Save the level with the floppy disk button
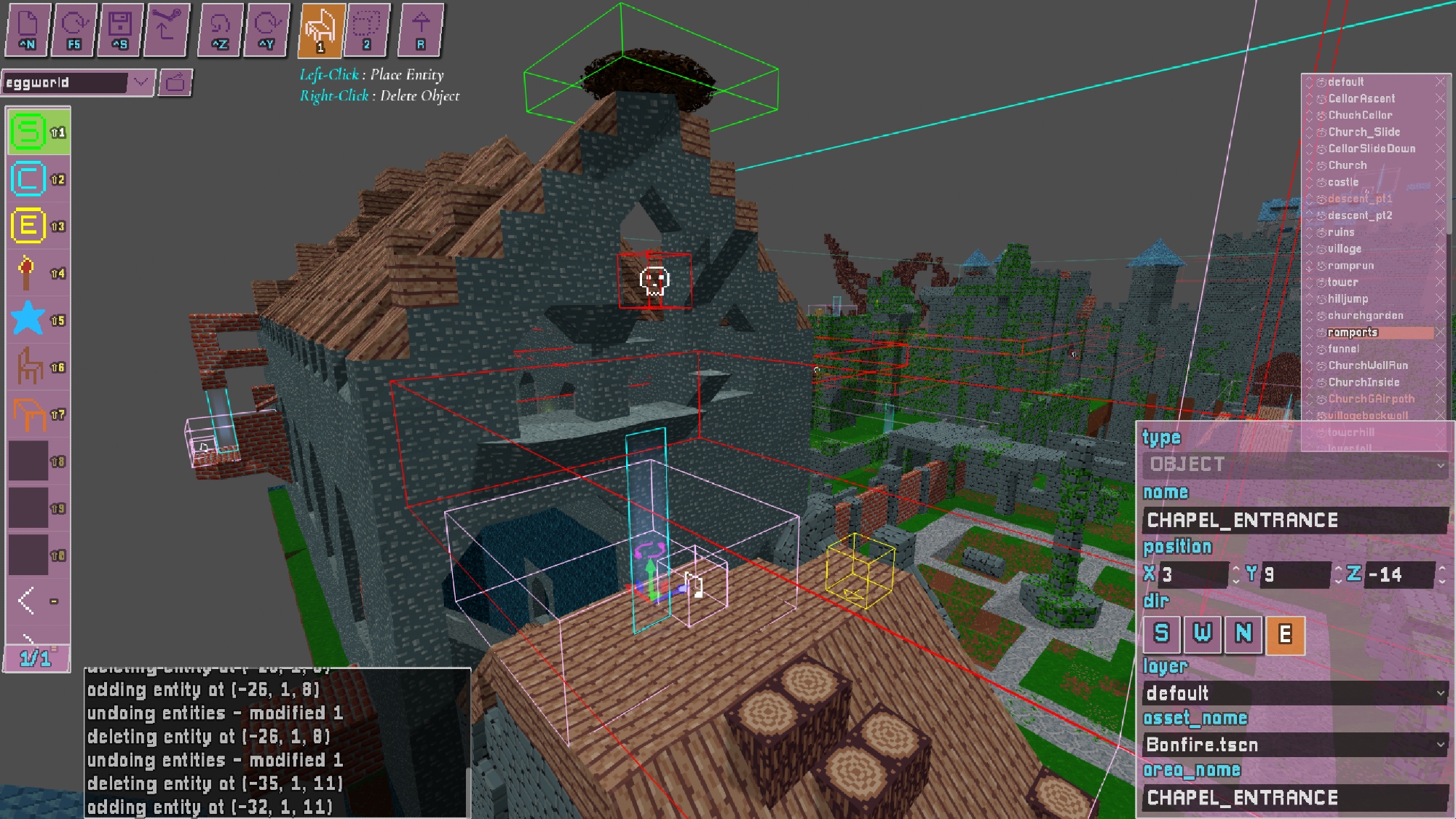 click(x=120, y=30)
